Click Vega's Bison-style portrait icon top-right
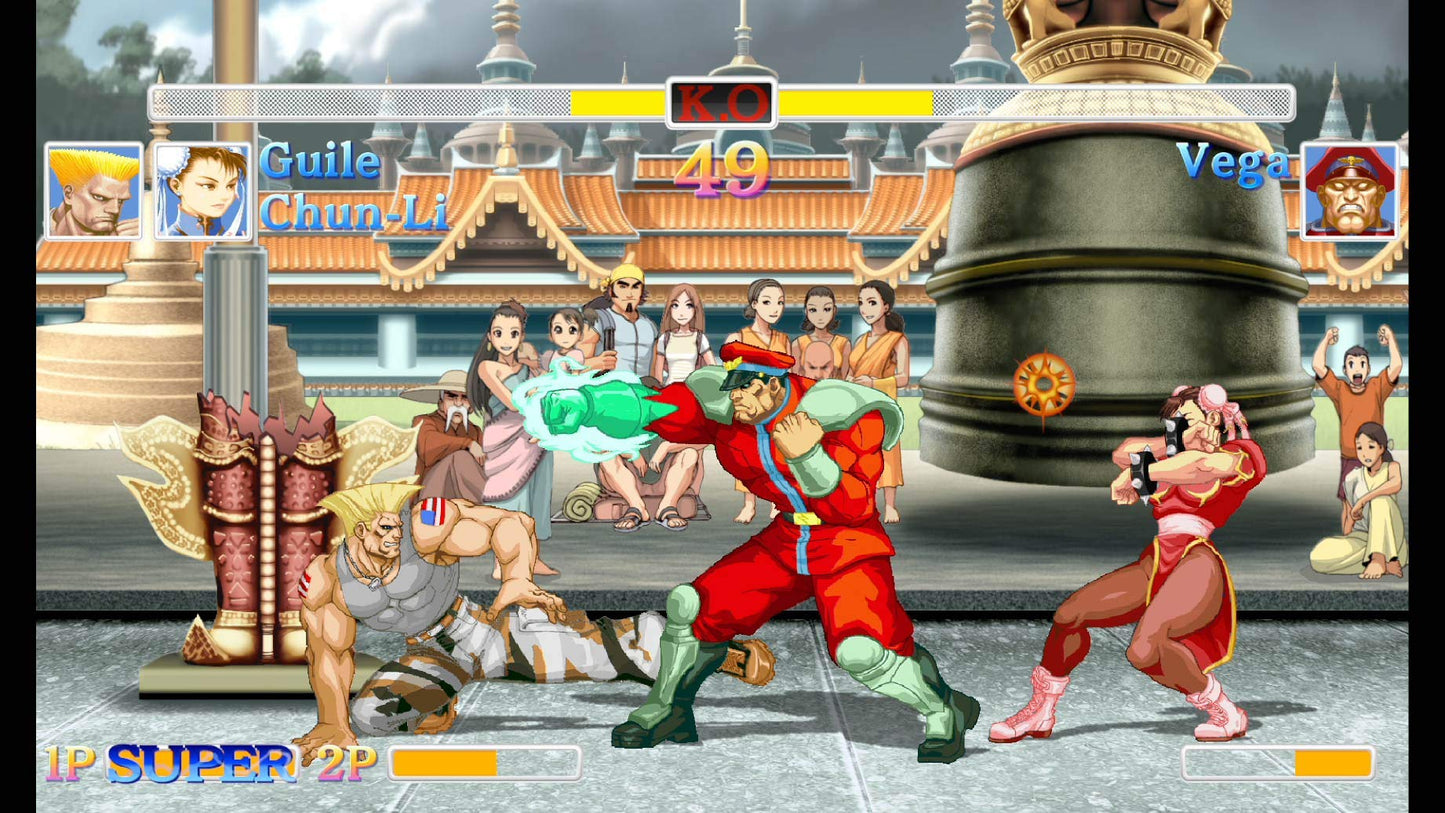The width and height of the screenshot is (1445, 813). [1349, 190]
